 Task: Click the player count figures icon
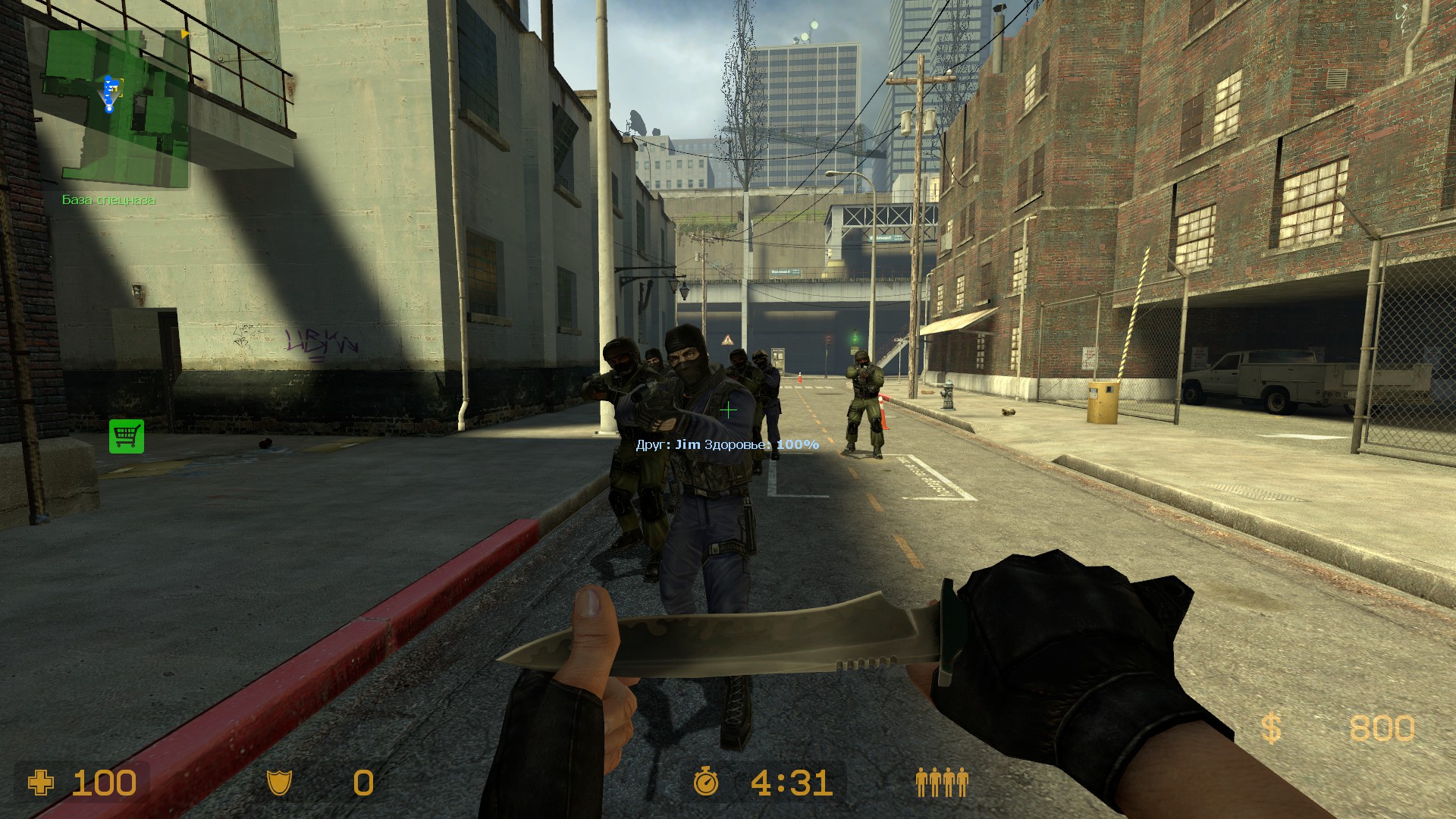[943, 782]
